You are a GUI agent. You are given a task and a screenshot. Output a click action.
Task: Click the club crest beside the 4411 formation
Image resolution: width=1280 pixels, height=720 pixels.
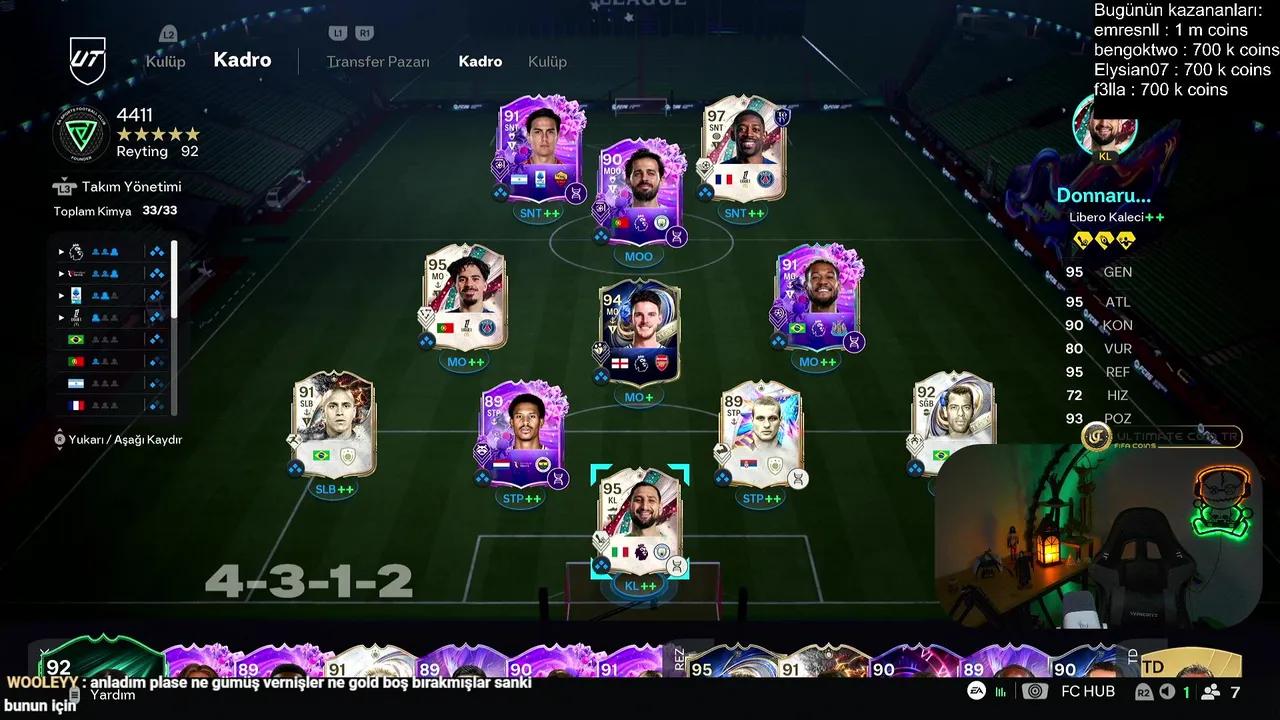tap(80, 133)
